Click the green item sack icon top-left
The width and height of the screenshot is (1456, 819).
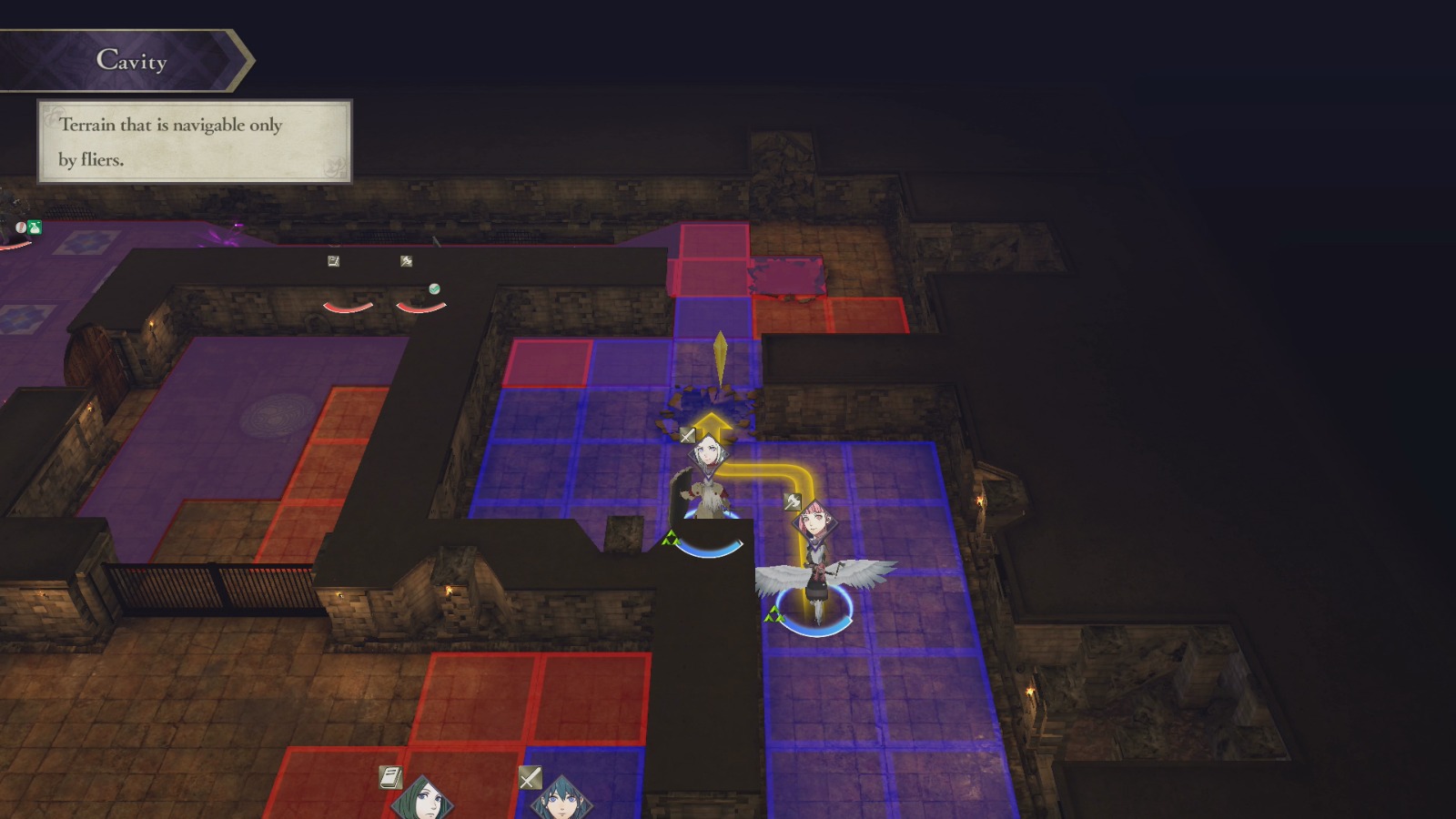35,227
